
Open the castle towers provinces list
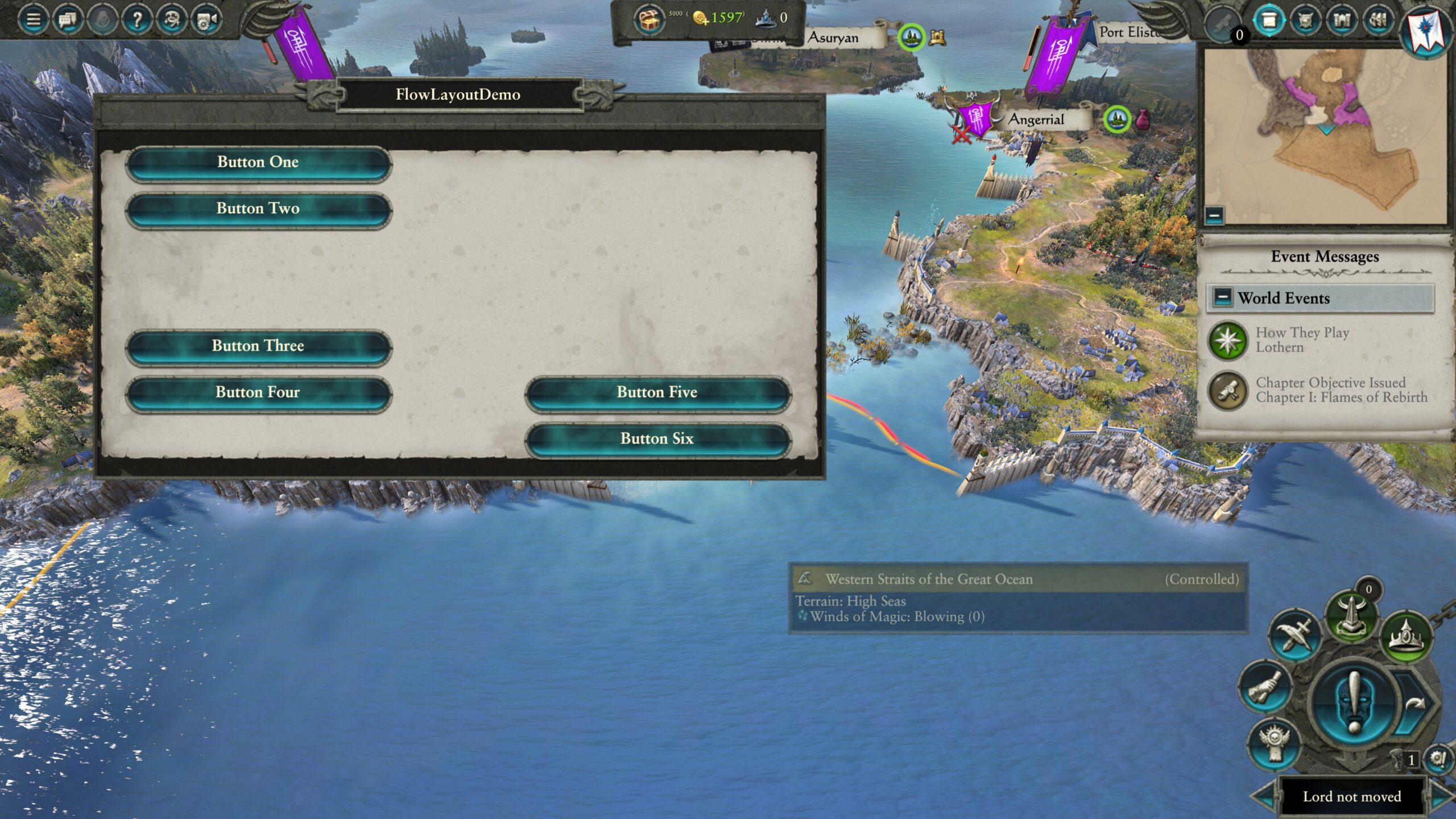click(x=1342, y=20)
